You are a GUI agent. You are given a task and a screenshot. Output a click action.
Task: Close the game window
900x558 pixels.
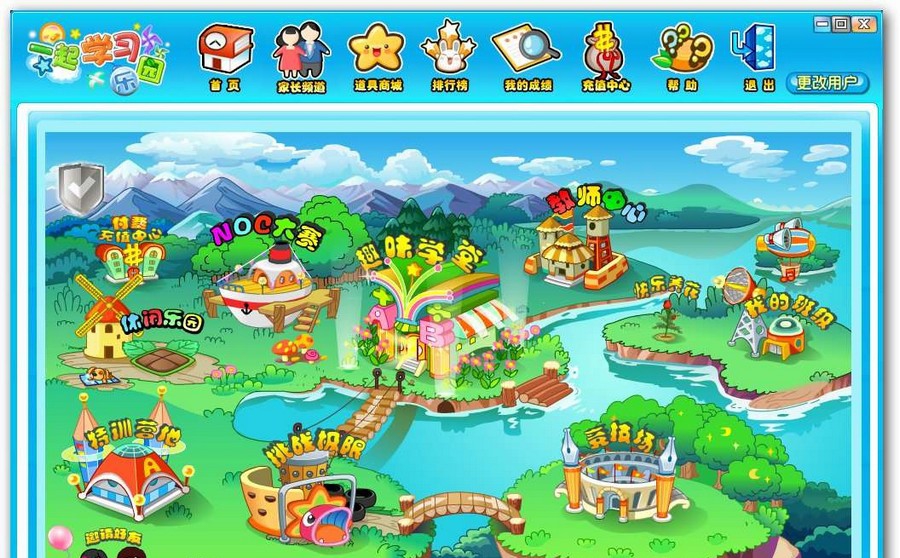(862, 23)
